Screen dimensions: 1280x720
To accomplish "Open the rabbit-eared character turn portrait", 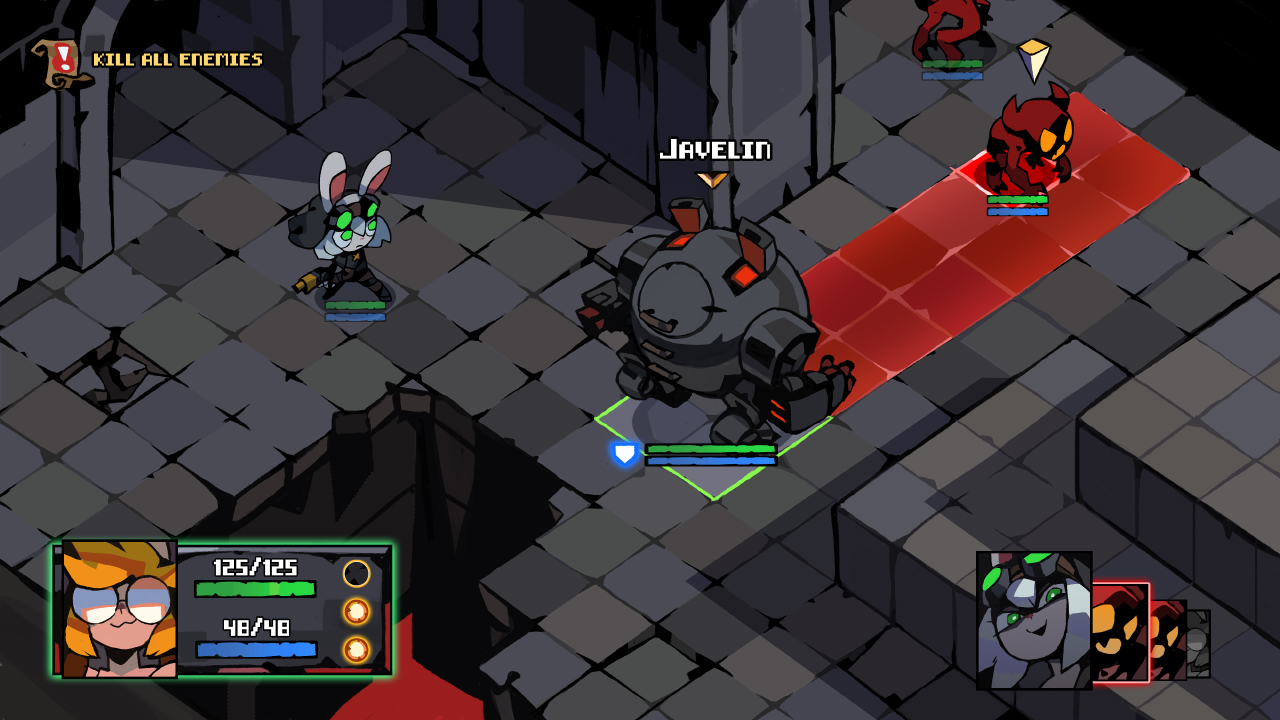I will 1033,620.
